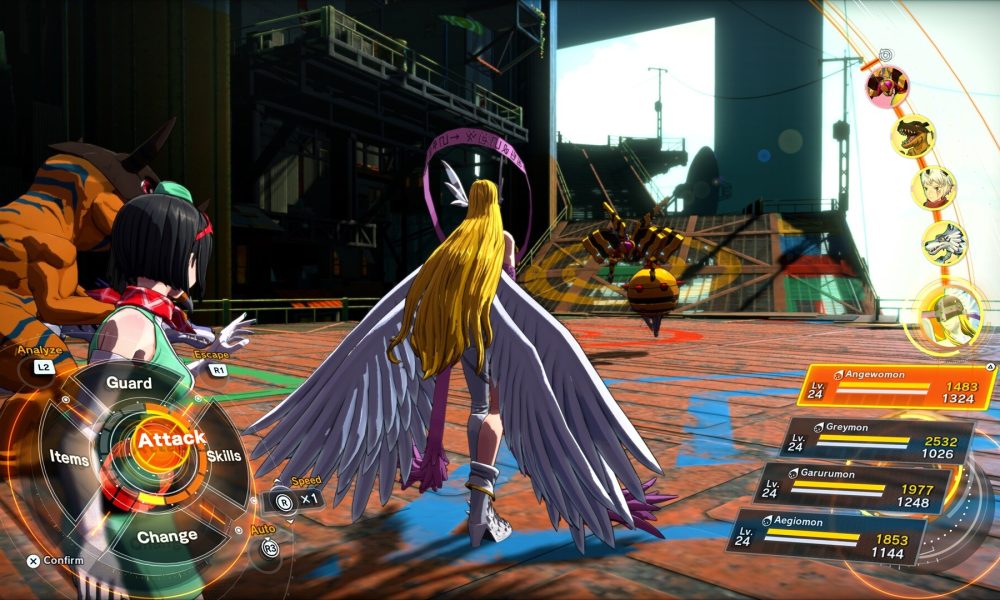Open the Skills command
Image resolution: width=1000 pixels, height=600 pixels.
click(x=224, y=456)
